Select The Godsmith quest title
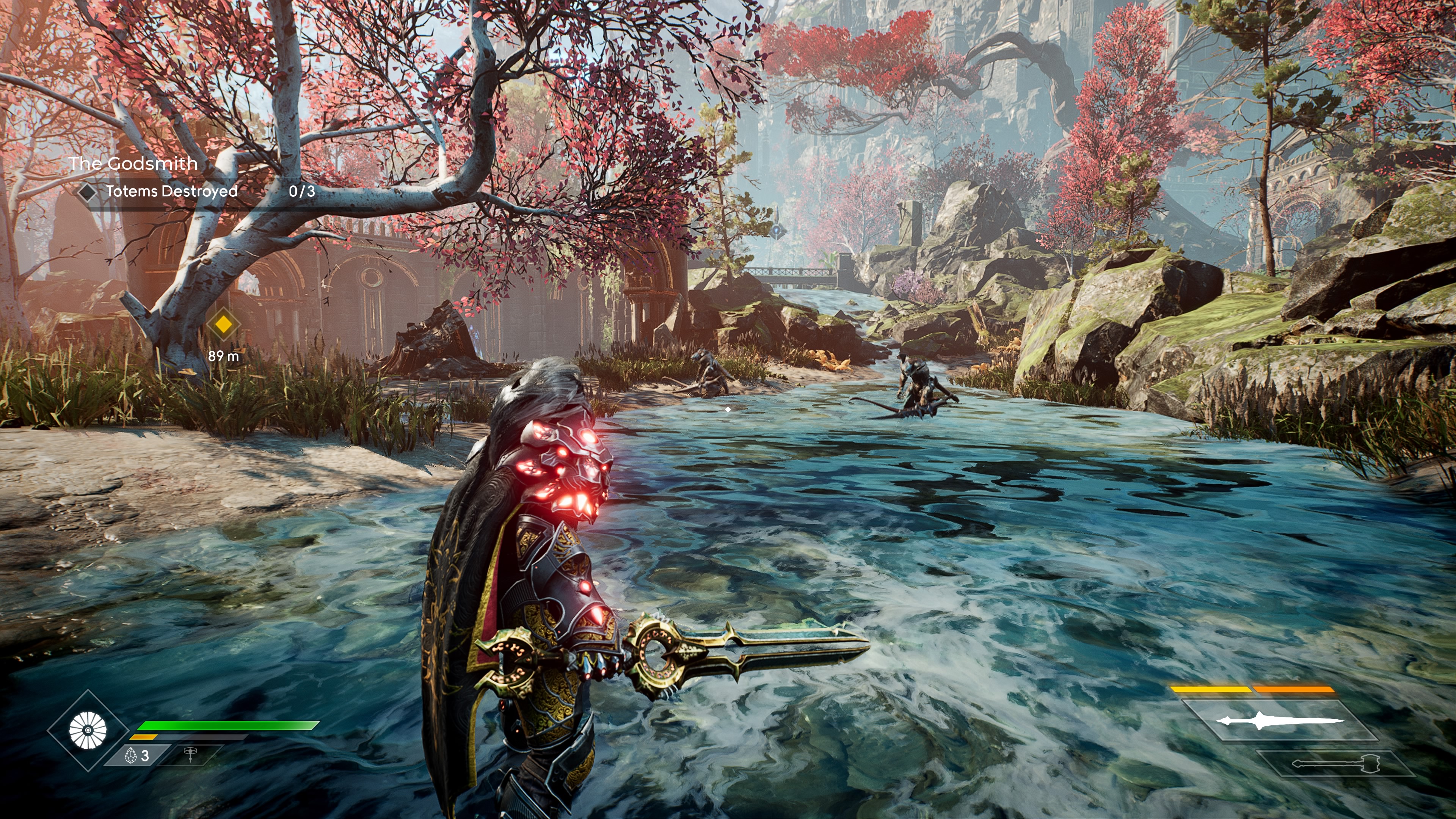Image resolution: width=1456 pixels, height=819 pixels. click(133, 163)
